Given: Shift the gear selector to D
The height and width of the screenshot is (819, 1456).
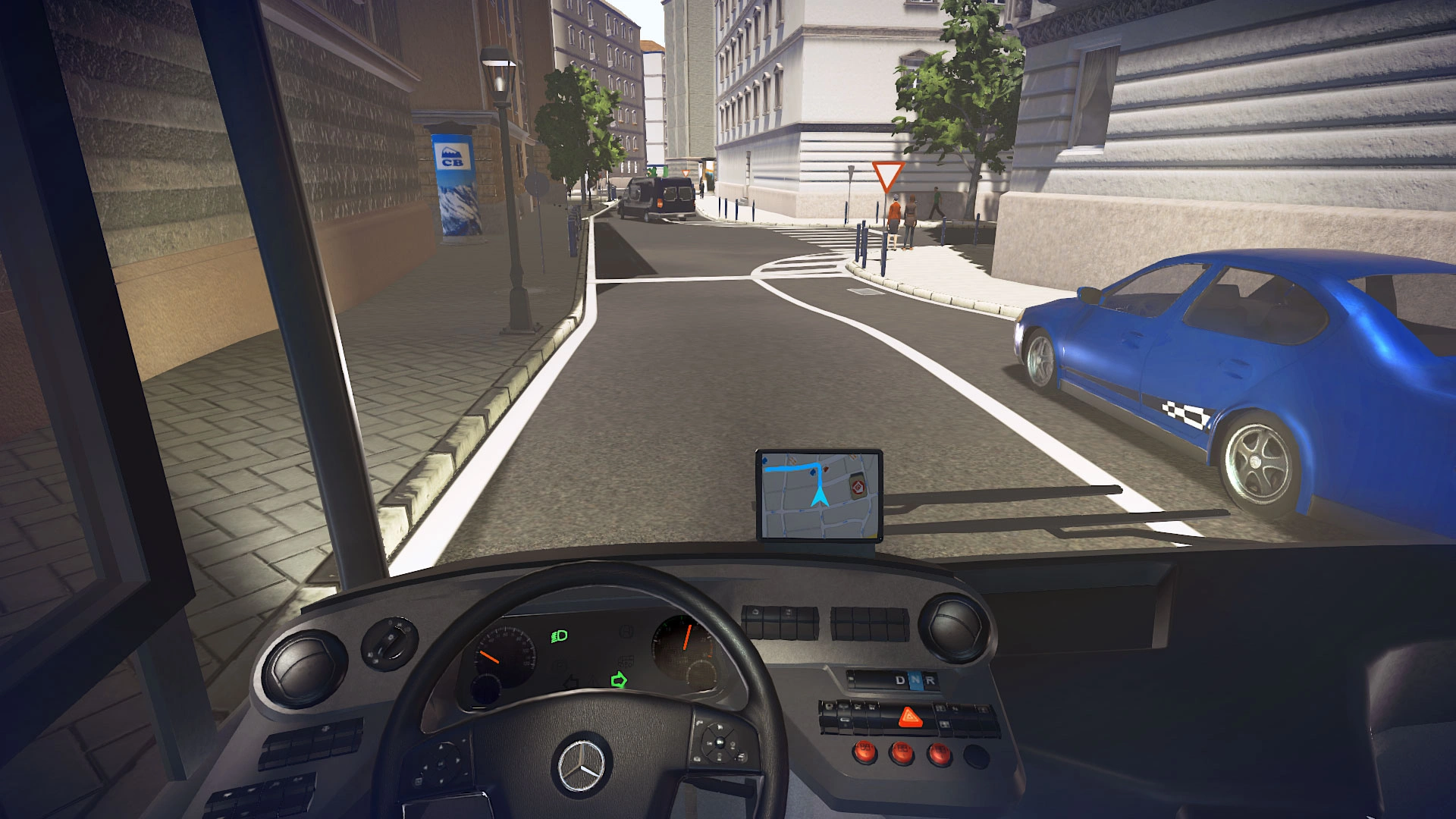Looking at the screenshot, I should point(900,680).
